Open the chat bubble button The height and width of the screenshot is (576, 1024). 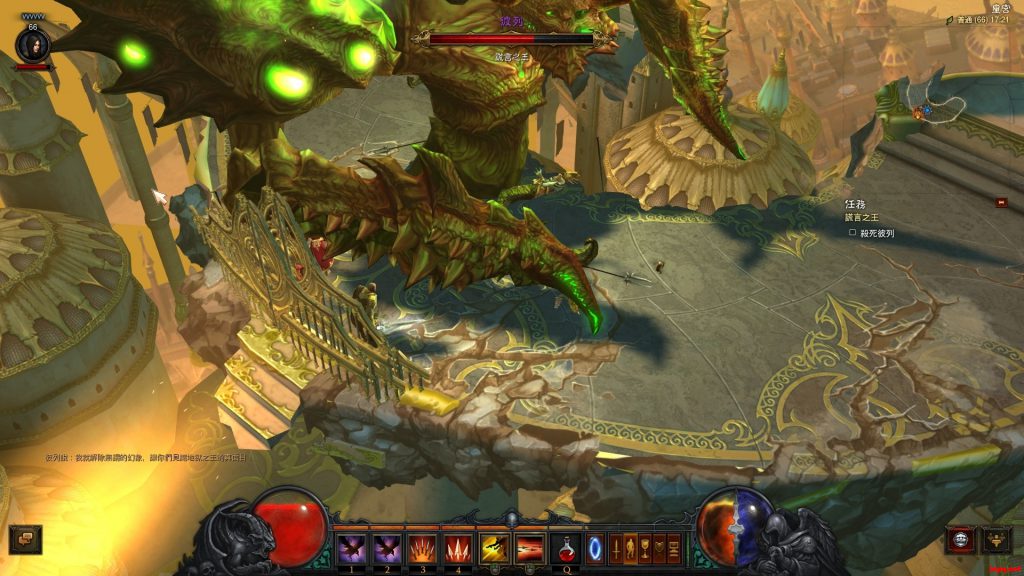pos(25,539)
